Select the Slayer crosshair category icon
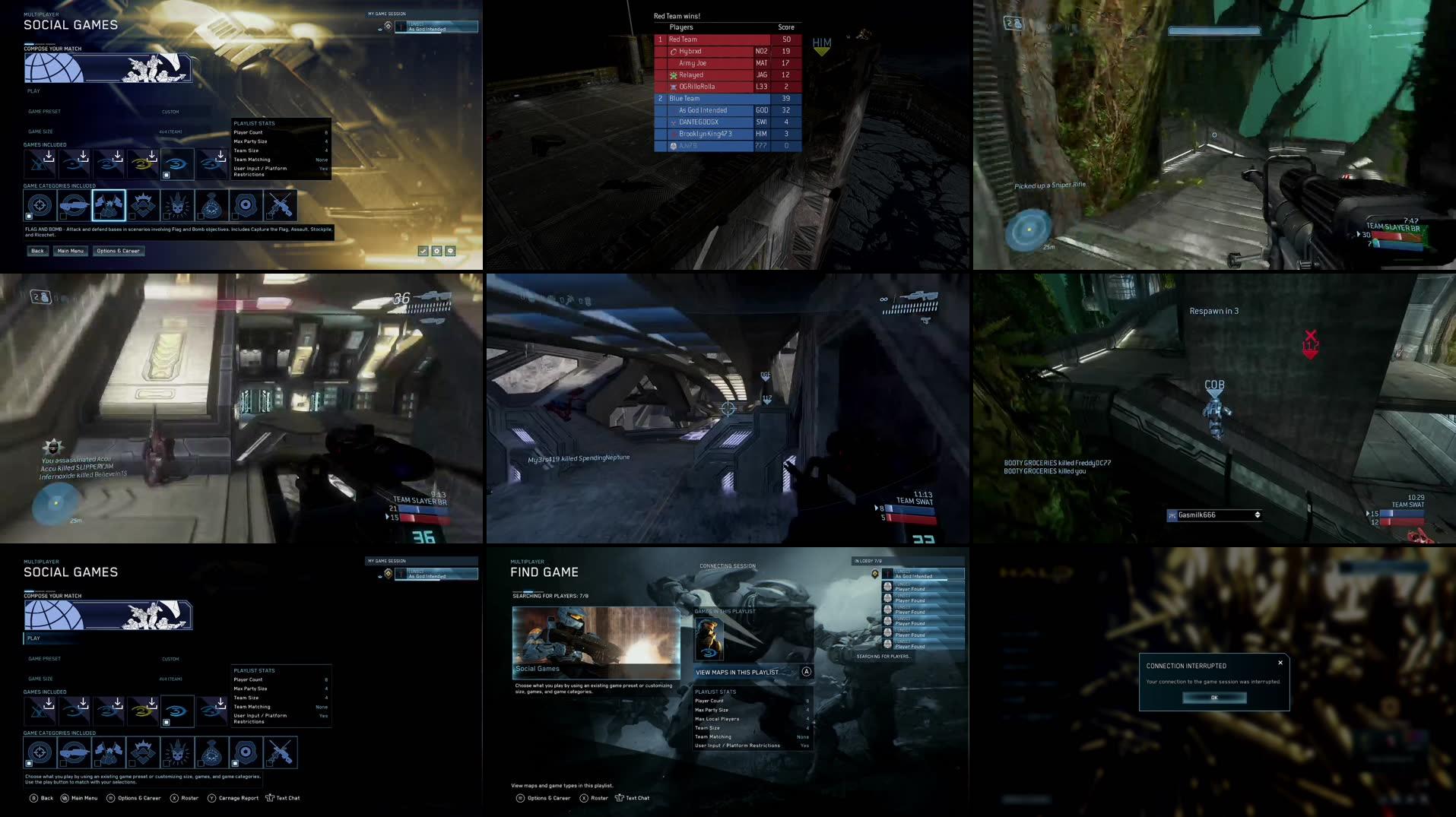 point(39,205)
